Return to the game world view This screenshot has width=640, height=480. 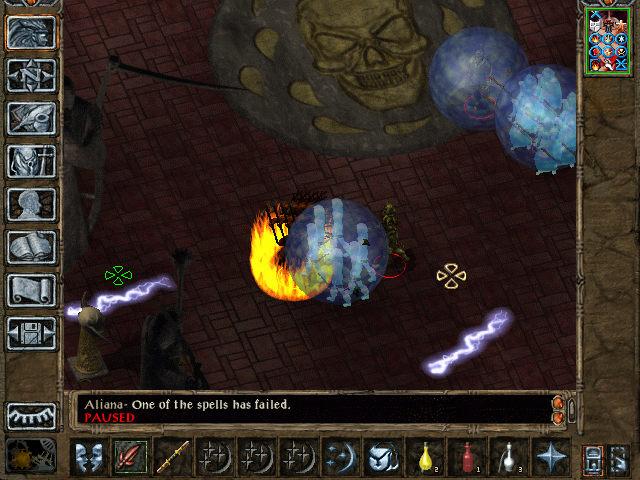tap(31, 33)
